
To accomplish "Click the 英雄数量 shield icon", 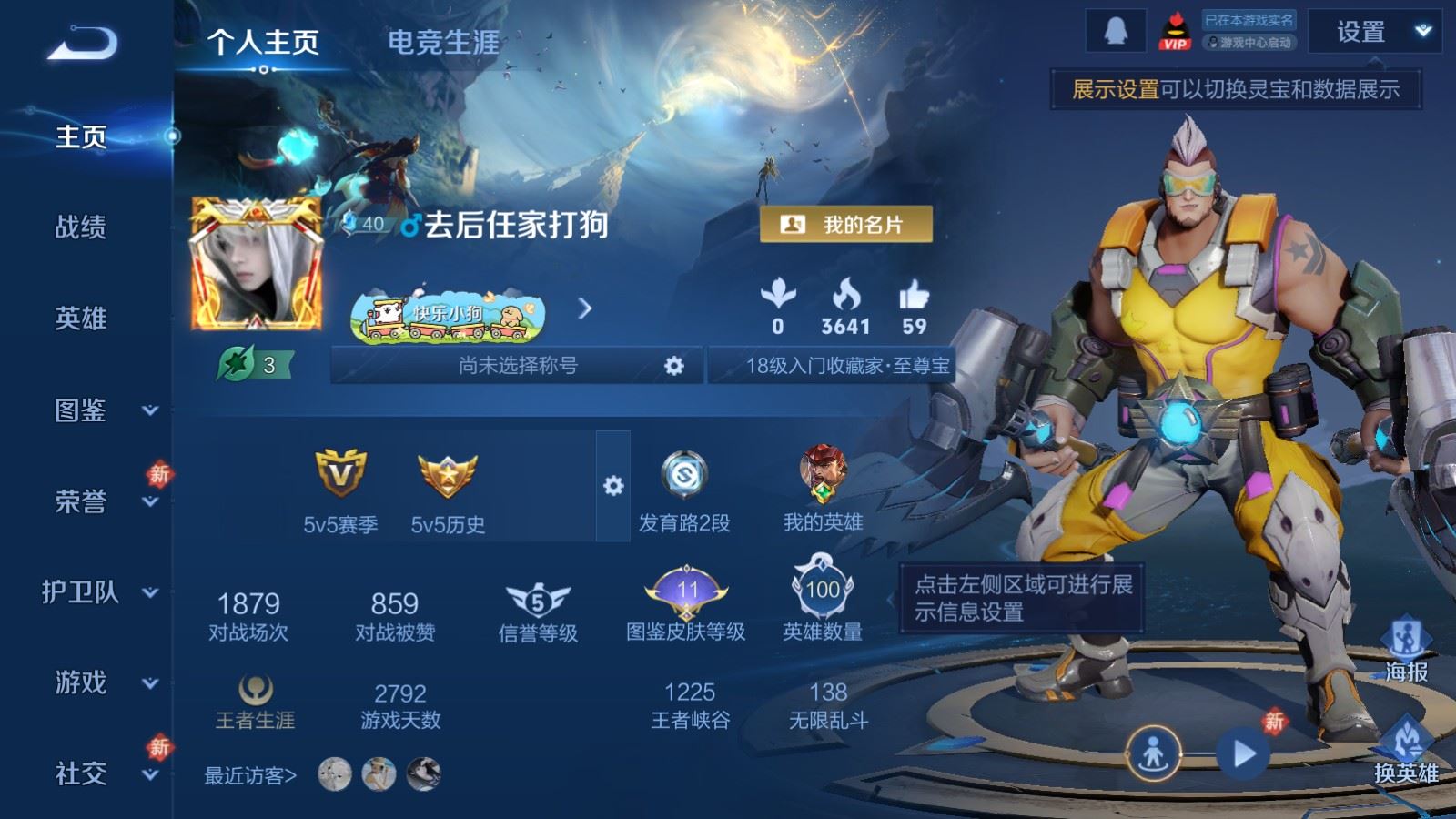I will 820,592.
